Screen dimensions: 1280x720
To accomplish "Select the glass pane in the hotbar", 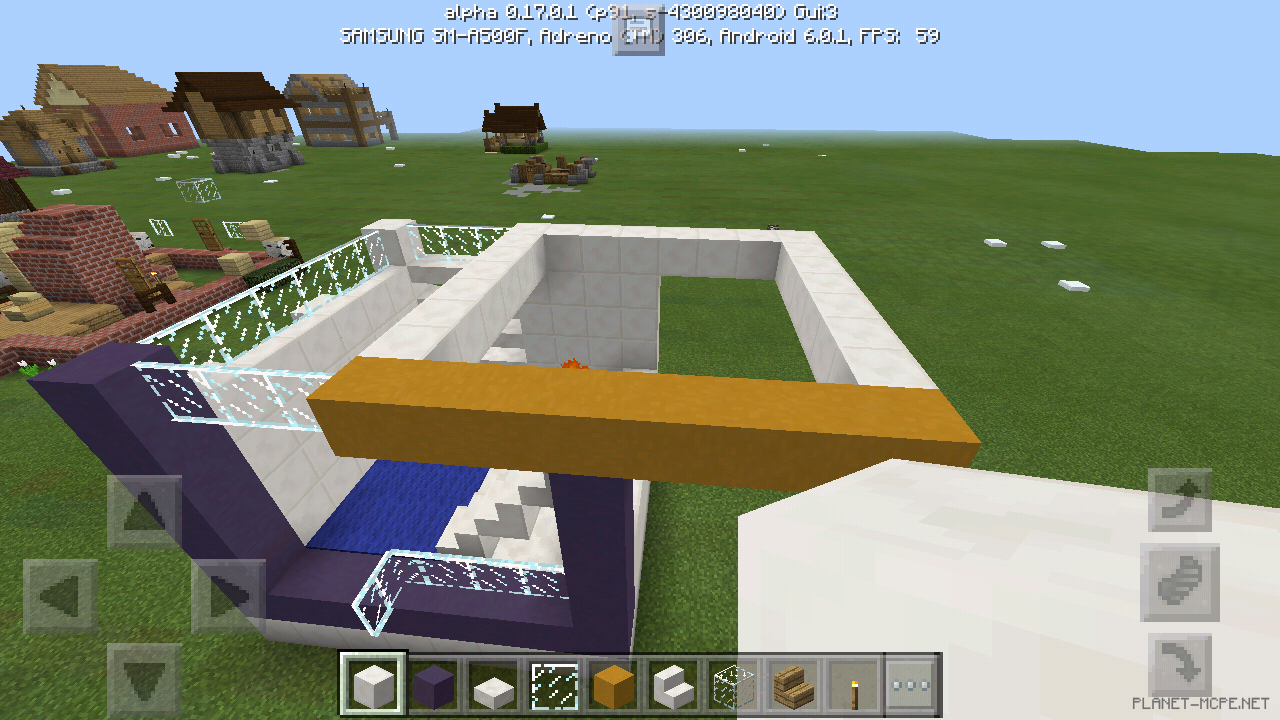I will pos(555,683).
